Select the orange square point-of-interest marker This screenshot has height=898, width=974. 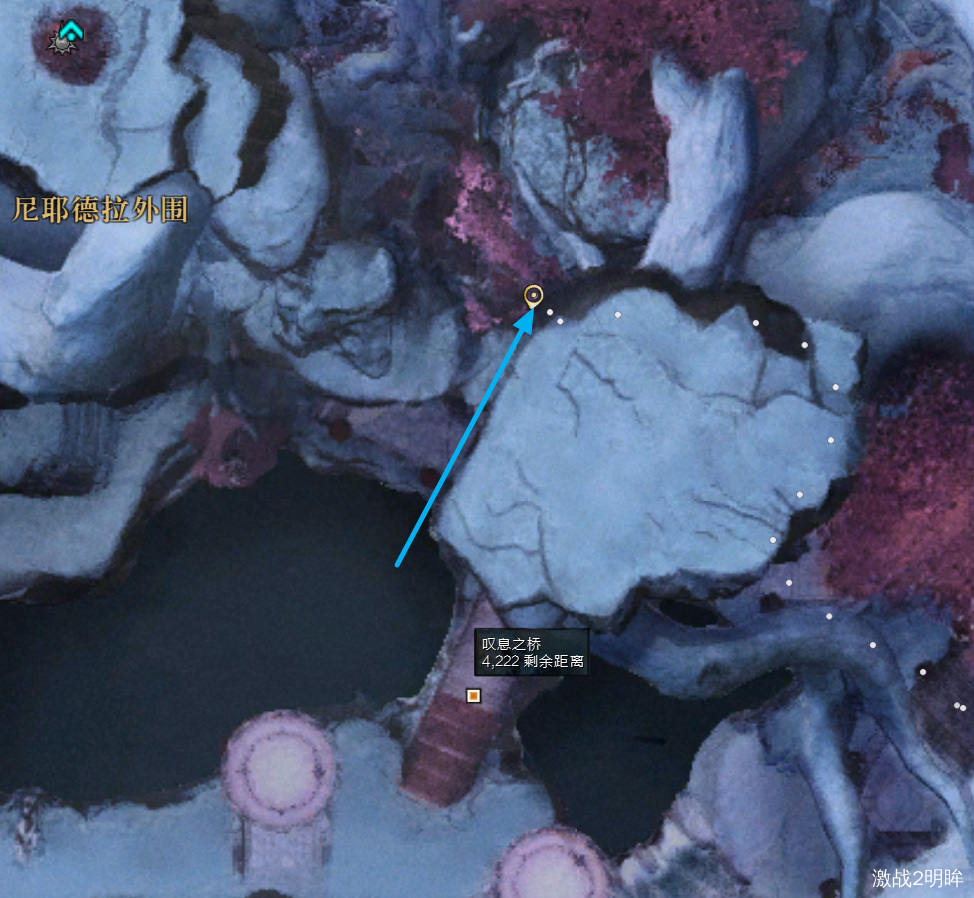pyautogui.click(x=474, y=695)
